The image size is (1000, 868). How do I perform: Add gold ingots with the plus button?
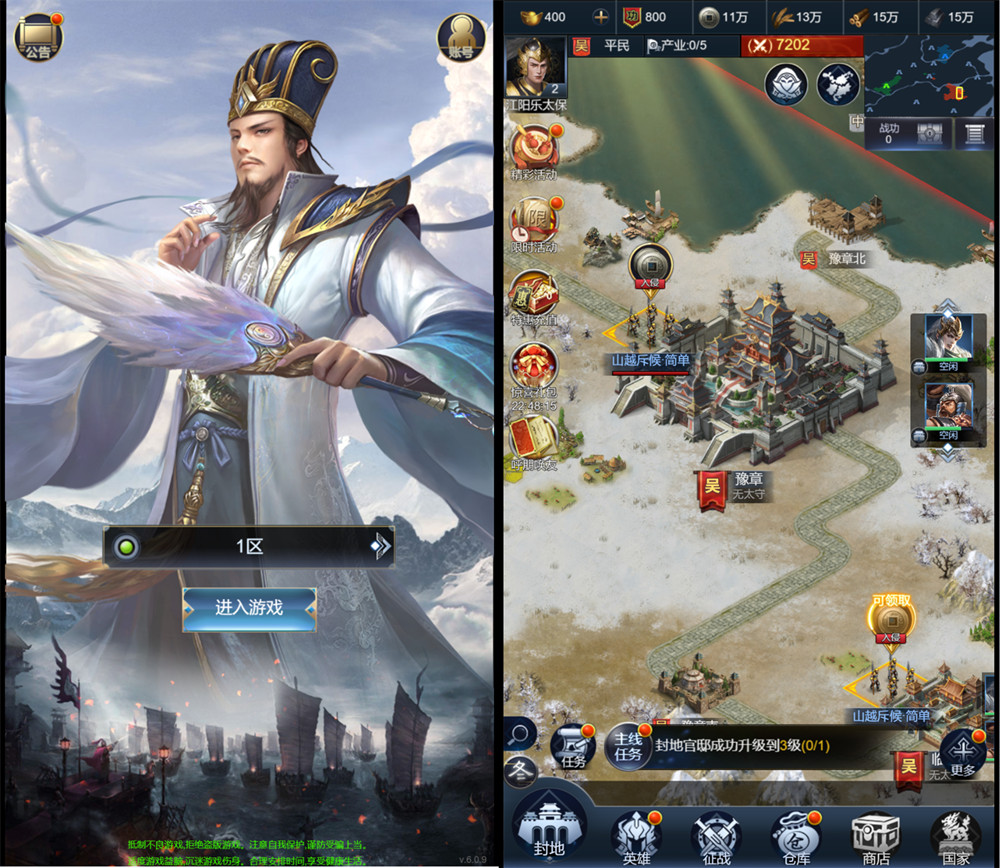tap(600, 17)
